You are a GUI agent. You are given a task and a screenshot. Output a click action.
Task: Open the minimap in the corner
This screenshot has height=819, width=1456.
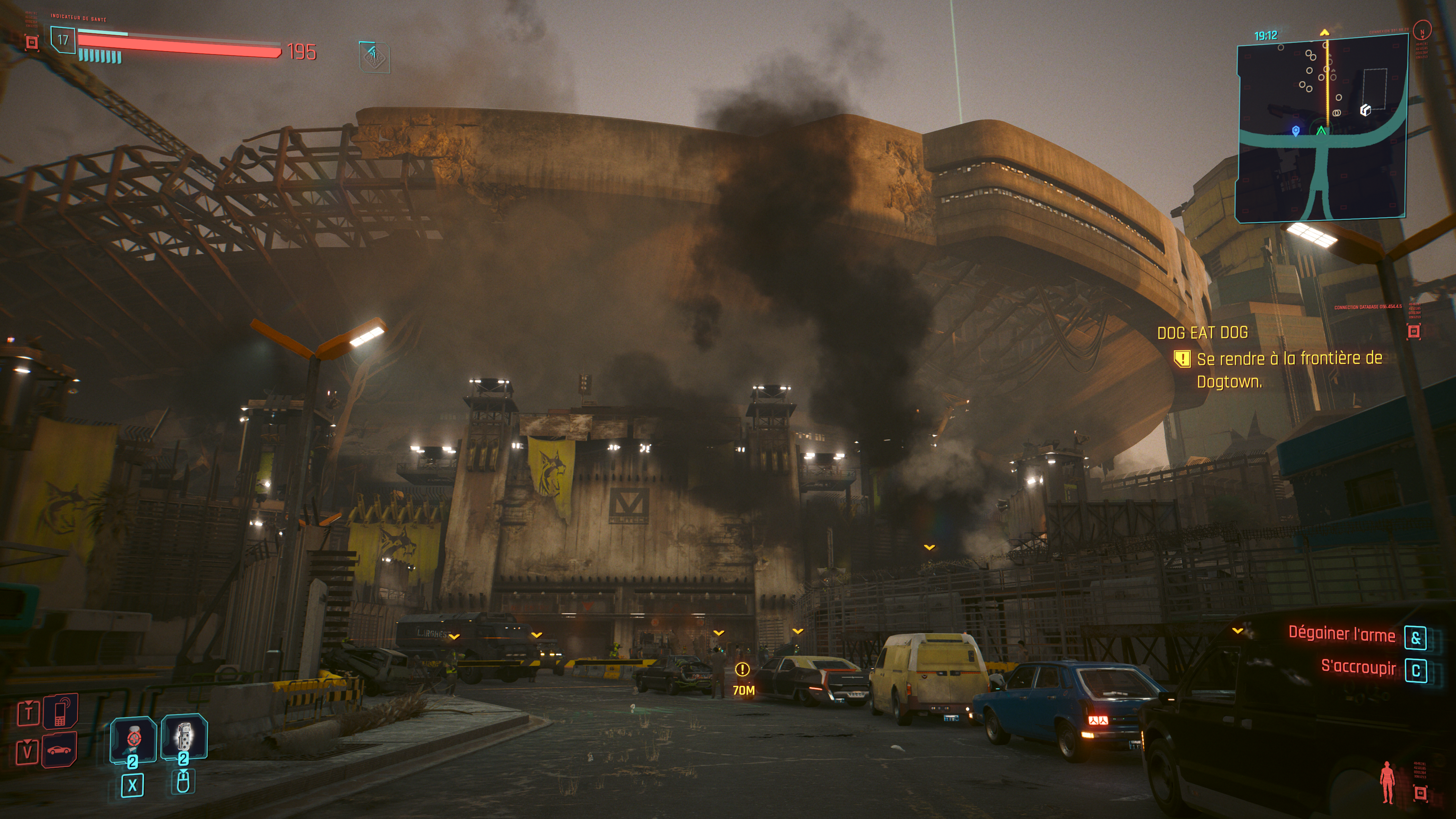click(1321, 127)
